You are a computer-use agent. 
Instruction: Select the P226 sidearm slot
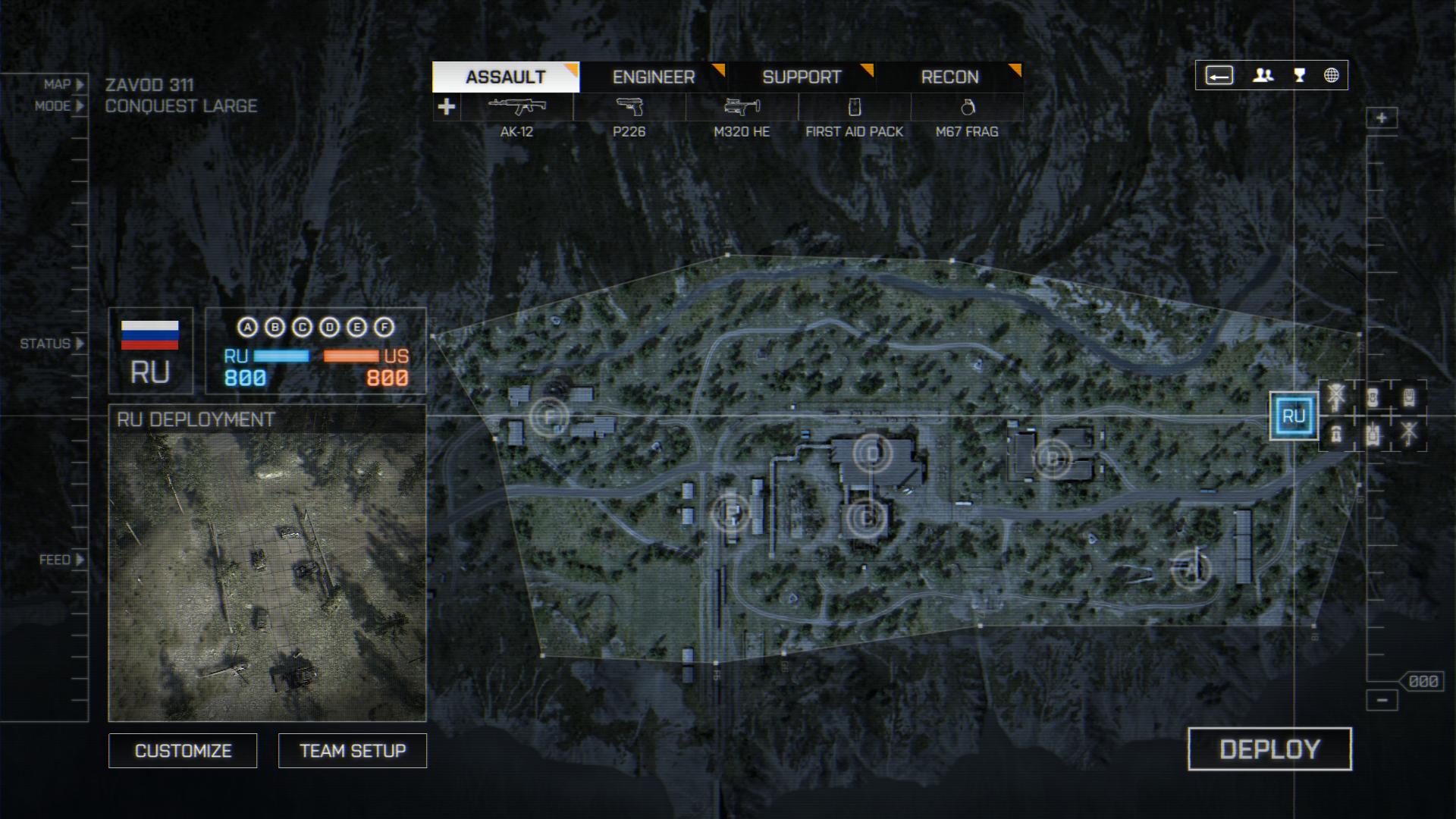click(x=629, y=108)
